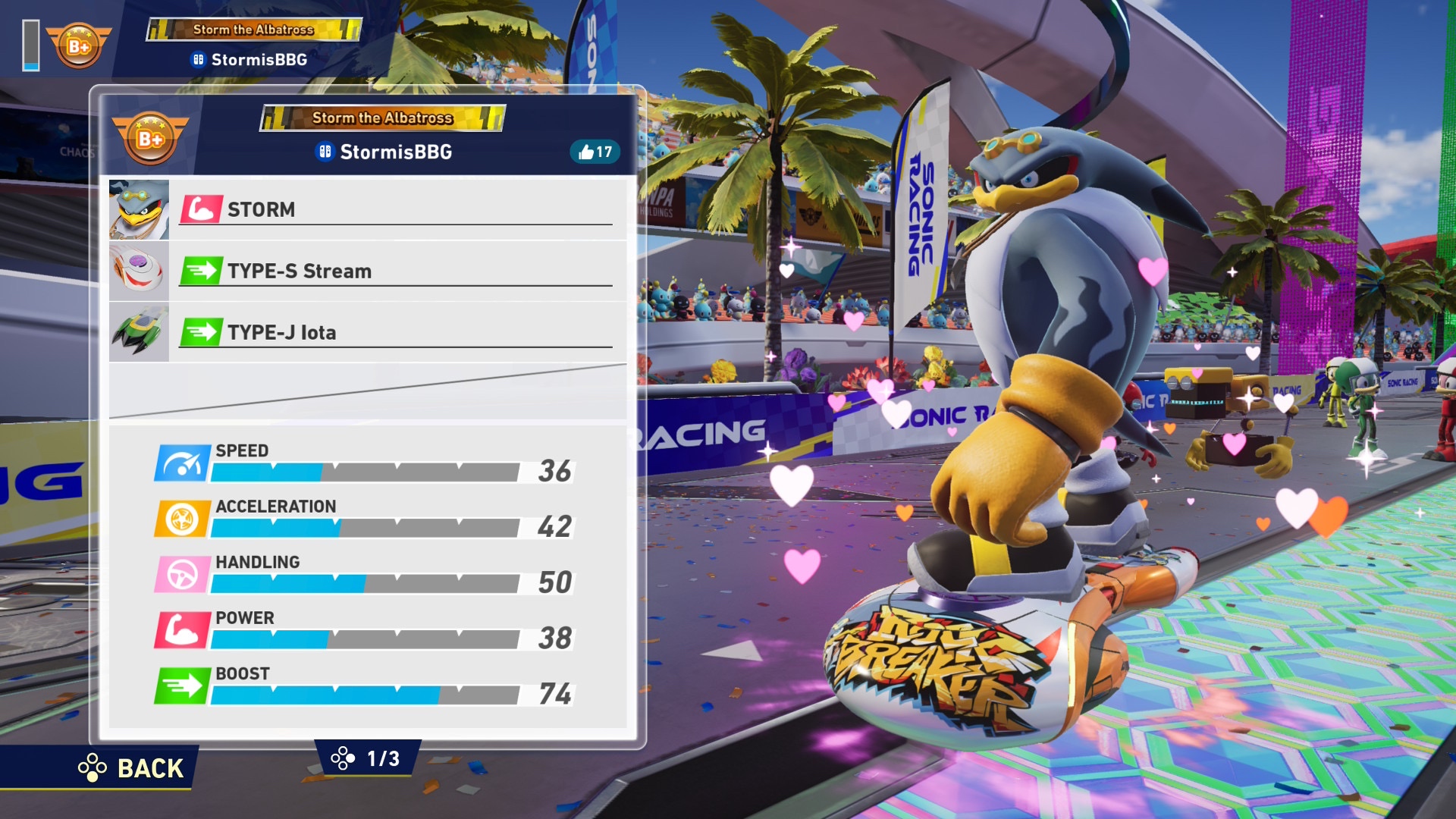Select the STORM character row
This screenshot has width=1456, height=819.
[x=394, y=209]
